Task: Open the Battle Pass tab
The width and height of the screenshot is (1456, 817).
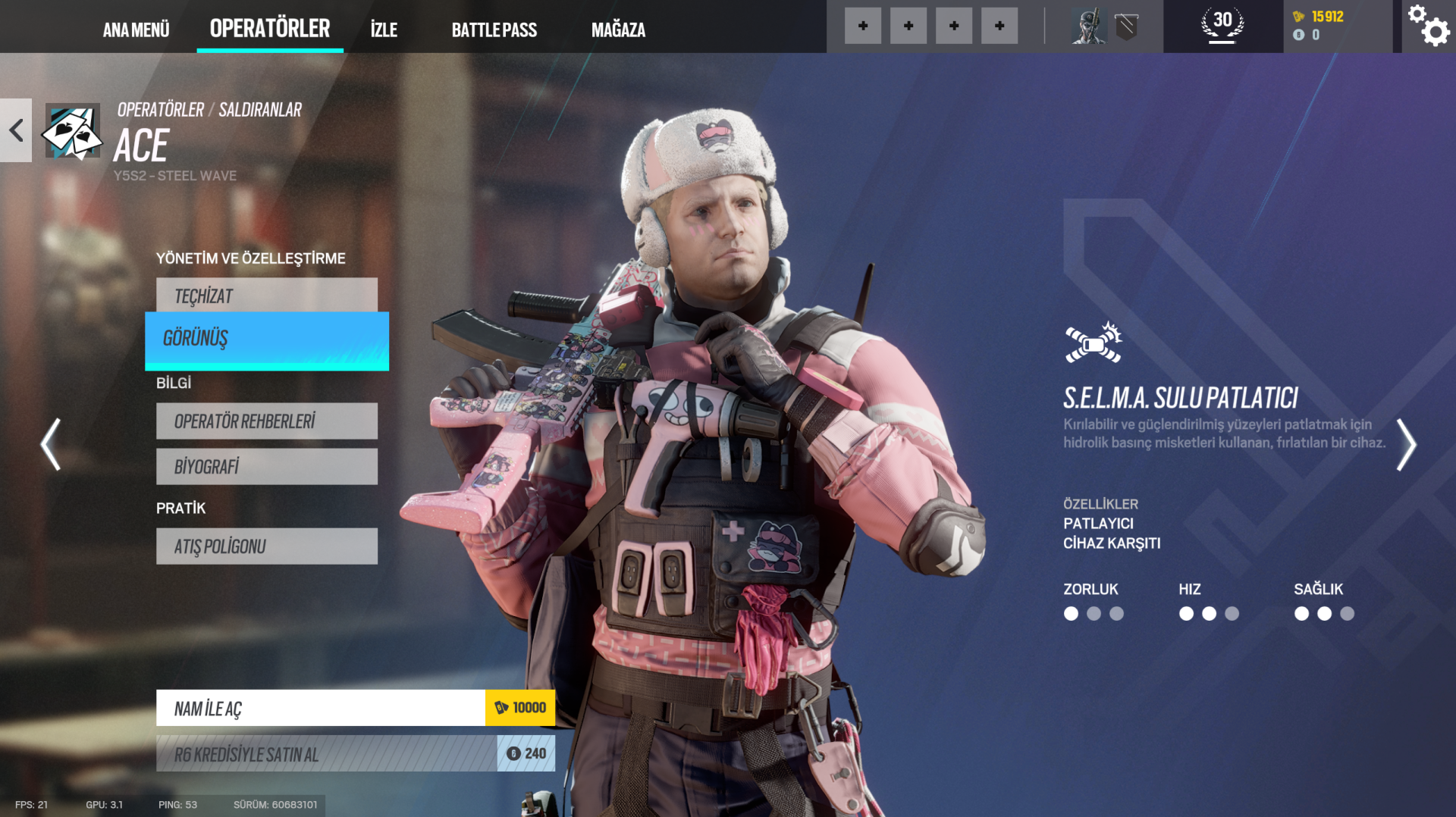Action: (x=494, y=30)
